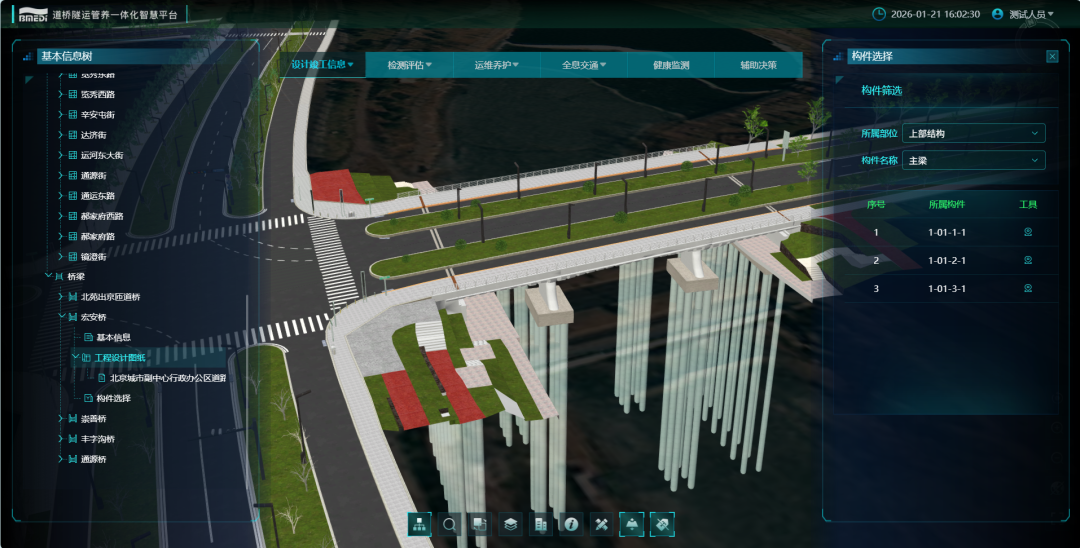This screenshot has width=1080, height=548.
Task: Select the 构件选择 tree item
Action: [113, 398]
